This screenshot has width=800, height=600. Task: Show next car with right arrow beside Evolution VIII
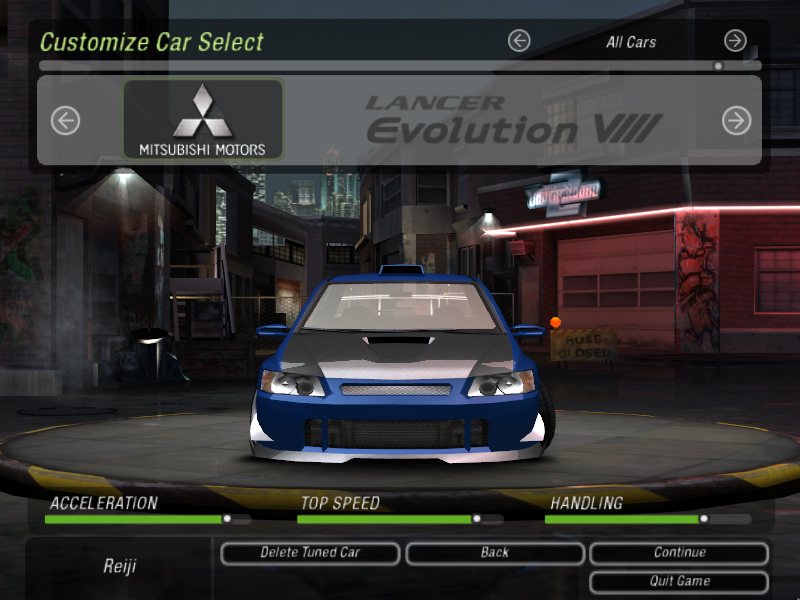coord(736,121)
